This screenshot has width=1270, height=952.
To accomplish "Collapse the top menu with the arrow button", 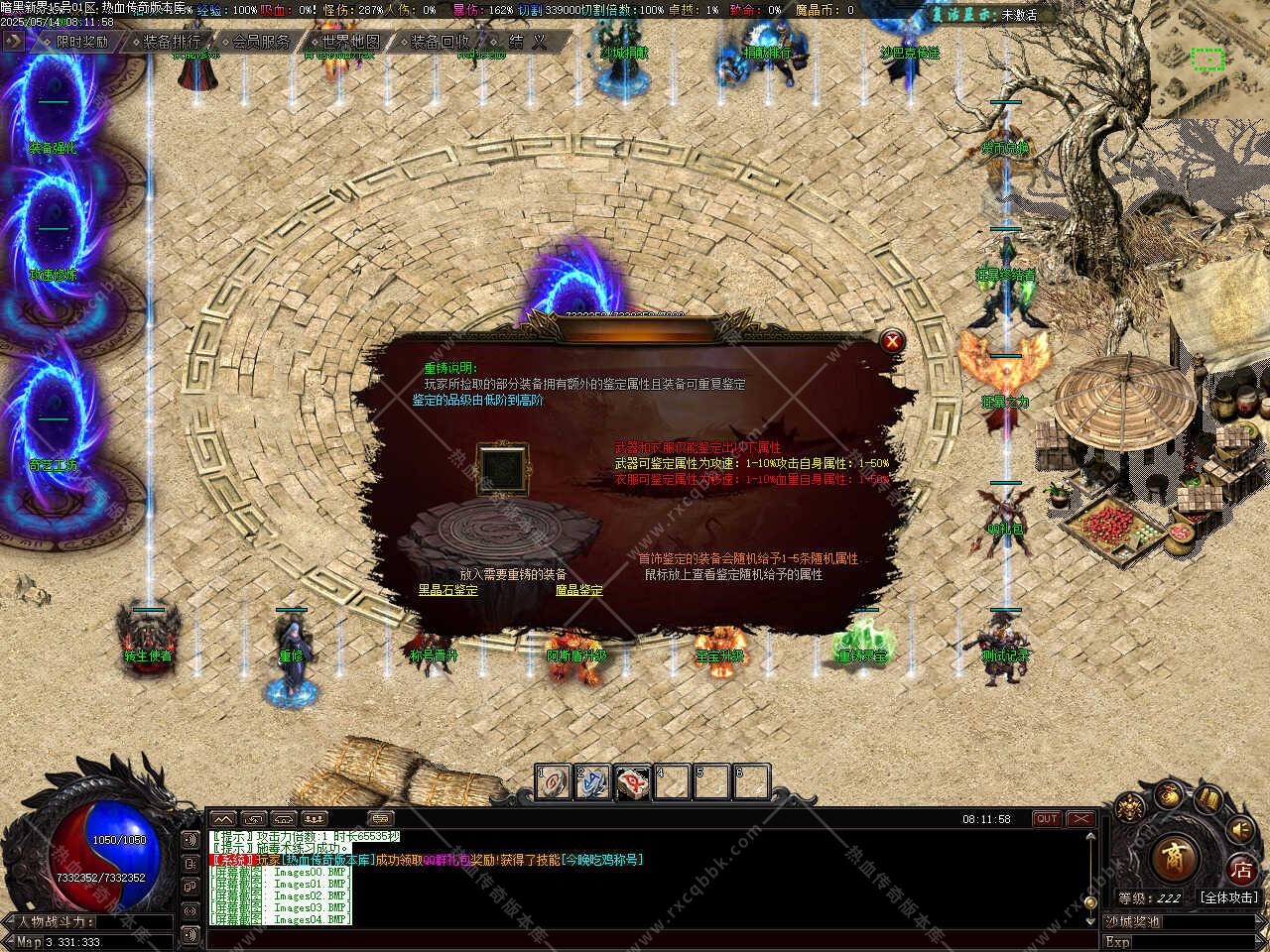I will coord(14,42).
